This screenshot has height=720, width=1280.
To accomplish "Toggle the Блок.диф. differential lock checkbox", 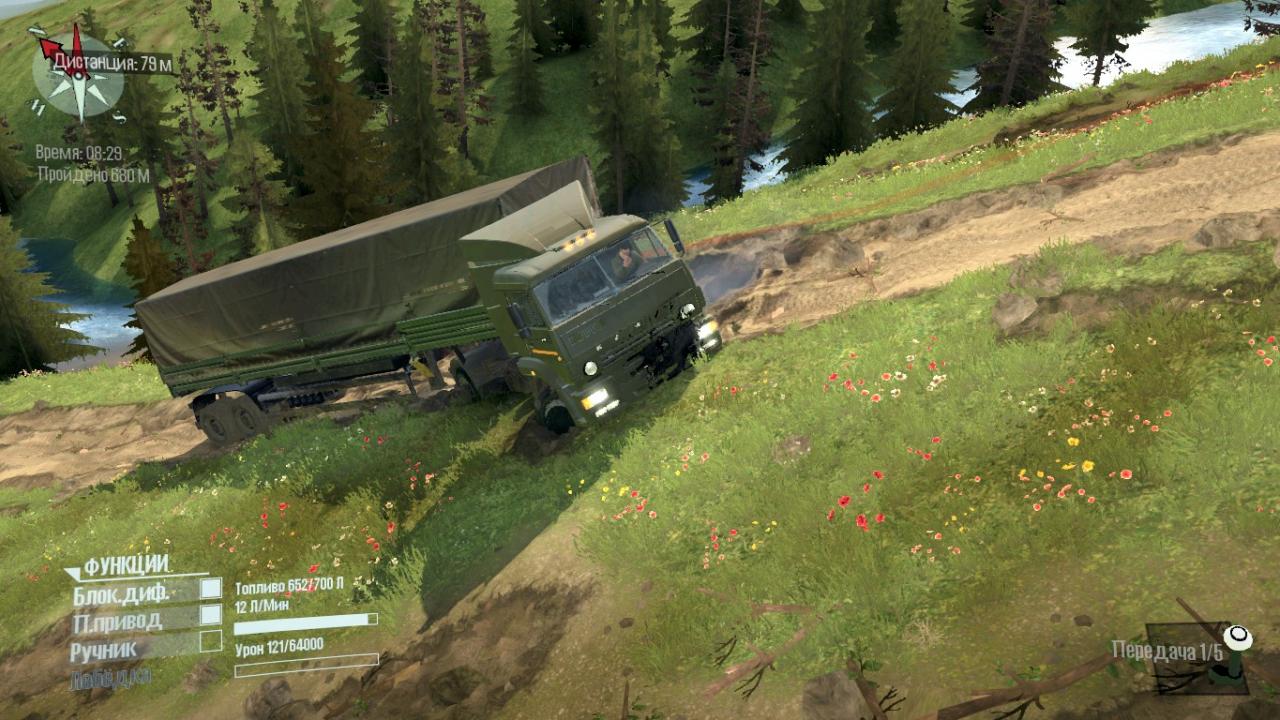I will tap(210, 589).
